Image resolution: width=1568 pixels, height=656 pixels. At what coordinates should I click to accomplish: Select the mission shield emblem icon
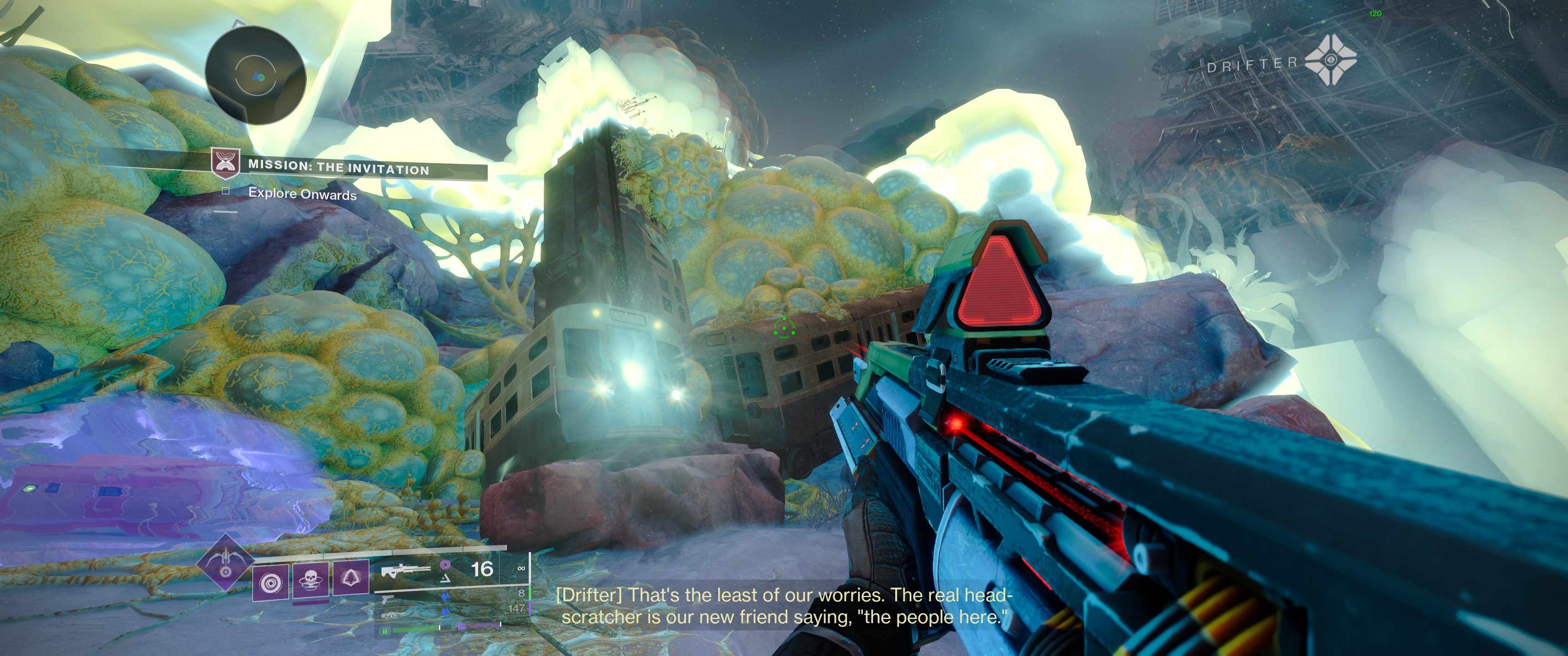tap(225, 163)
